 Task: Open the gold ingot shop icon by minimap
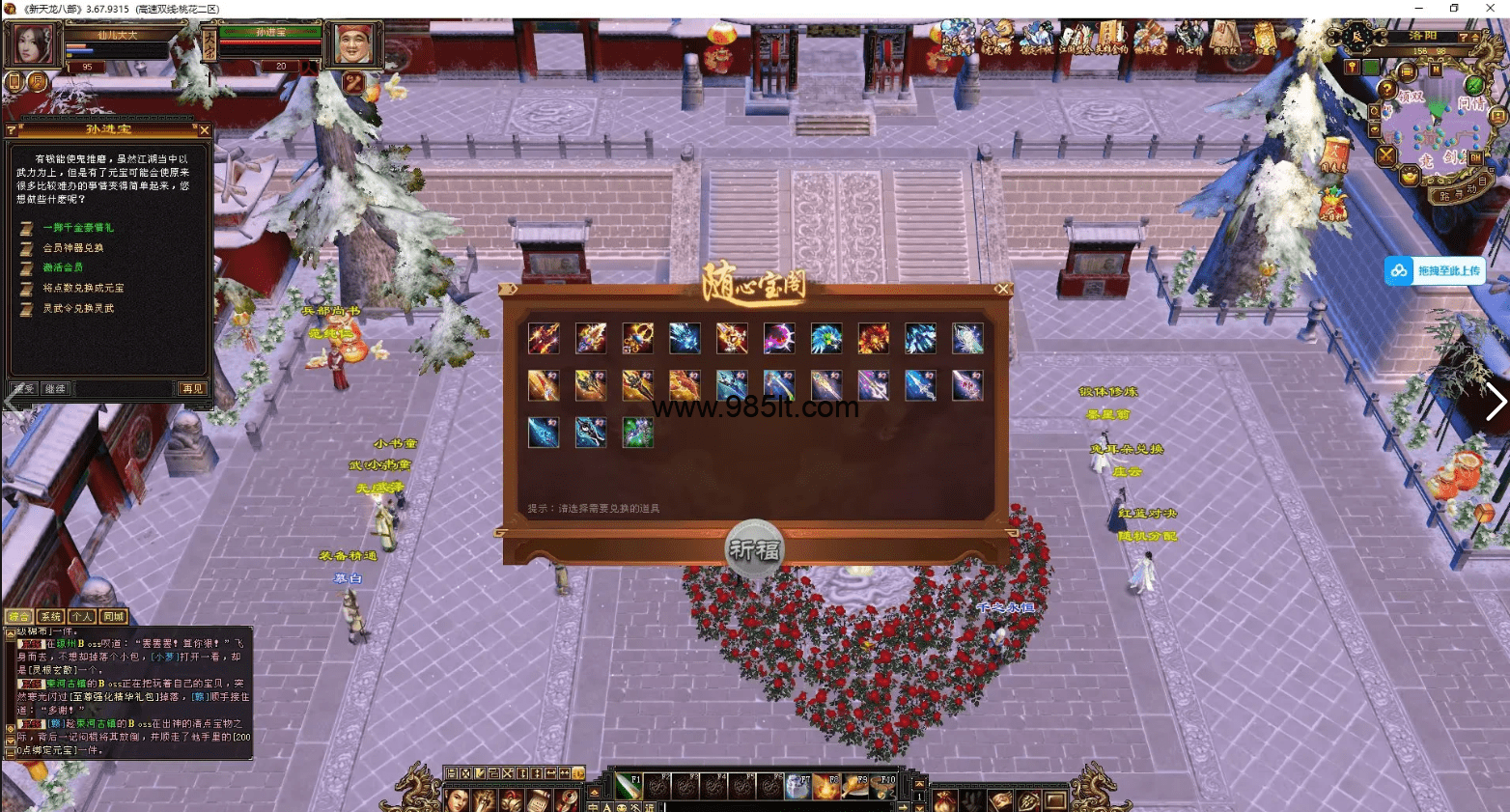(1409, 177)
